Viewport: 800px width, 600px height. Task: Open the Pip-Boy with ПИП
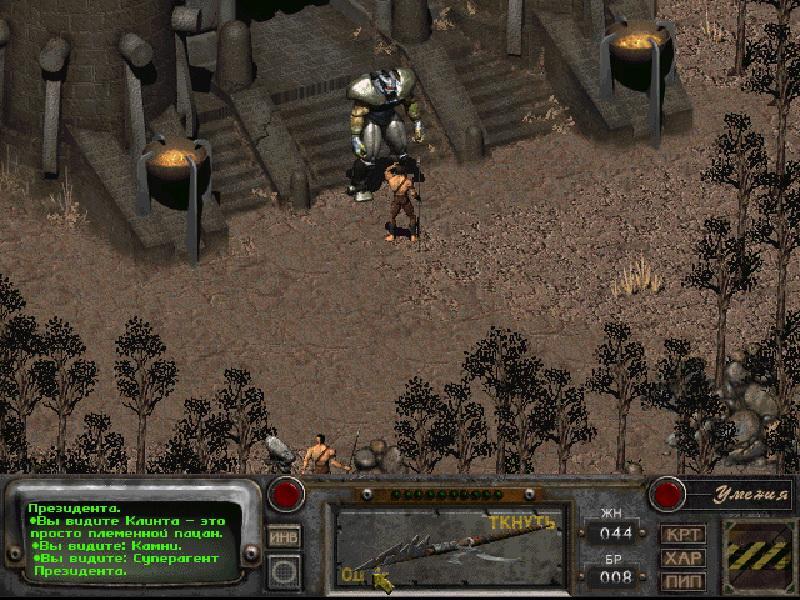click(x=683, y=580)
